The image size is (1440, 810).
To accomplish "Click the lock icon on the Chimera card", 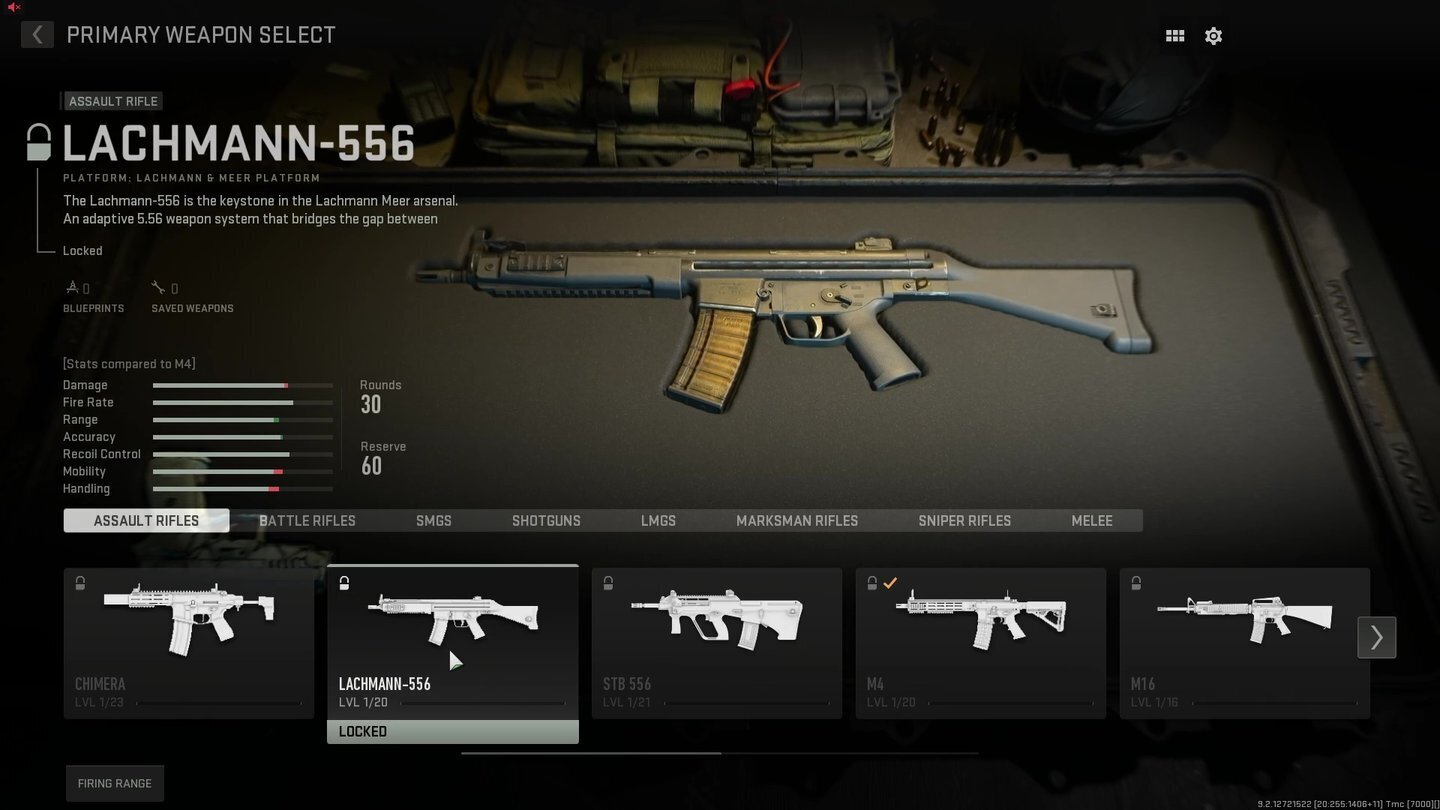I will point(80,583).
